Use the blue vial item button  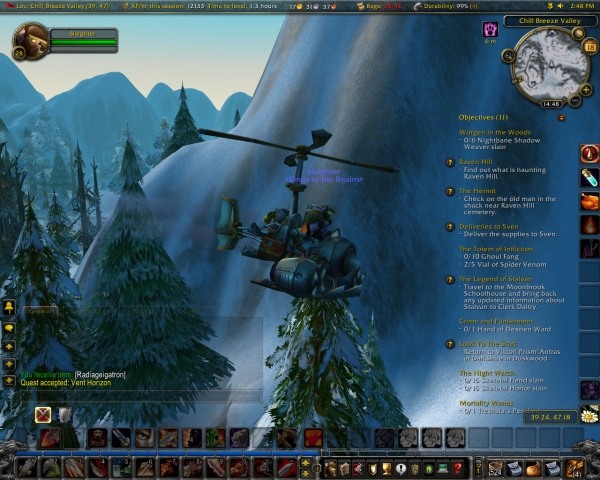[589, 176]
